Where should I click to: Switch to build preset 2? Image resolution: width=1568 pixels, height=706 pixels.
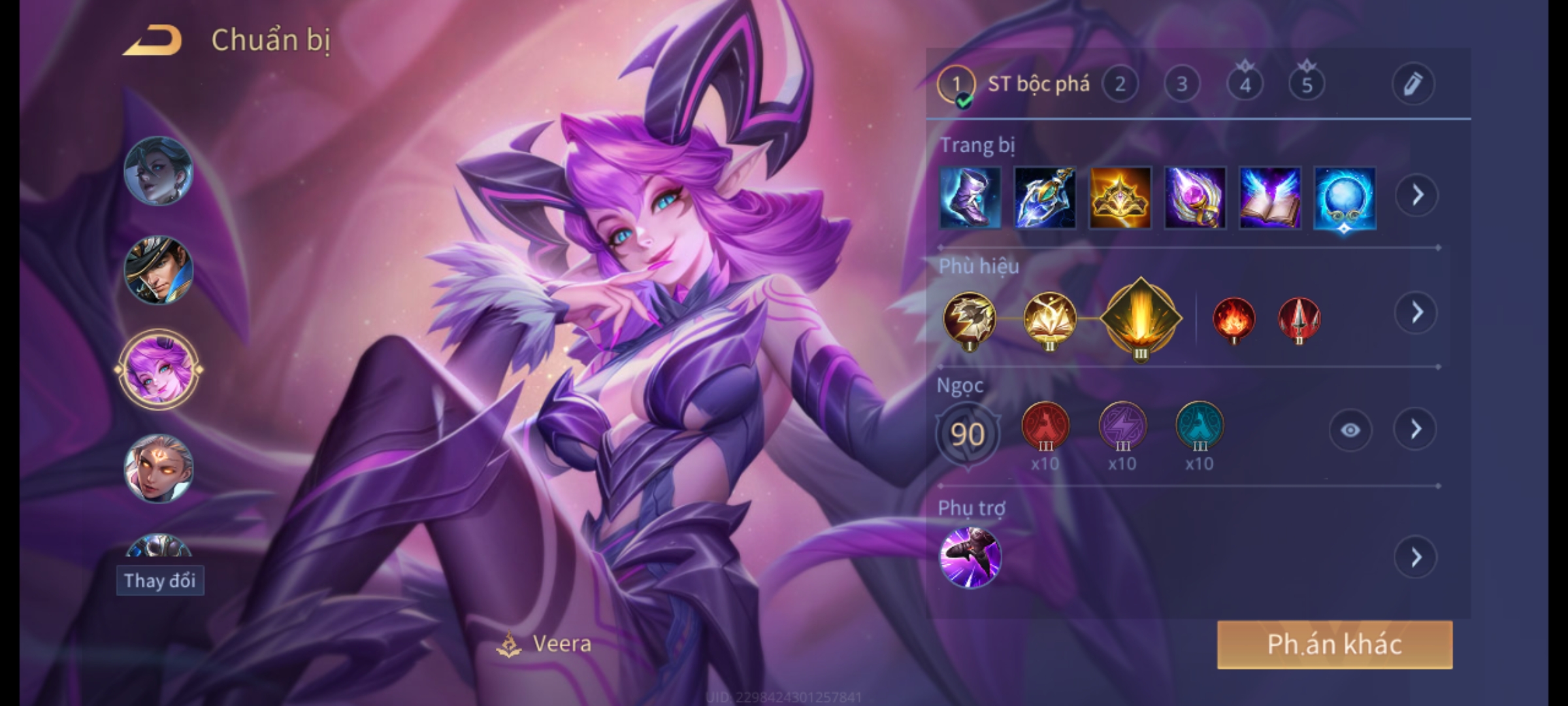pyautogui.click(x=1120, y=84)
